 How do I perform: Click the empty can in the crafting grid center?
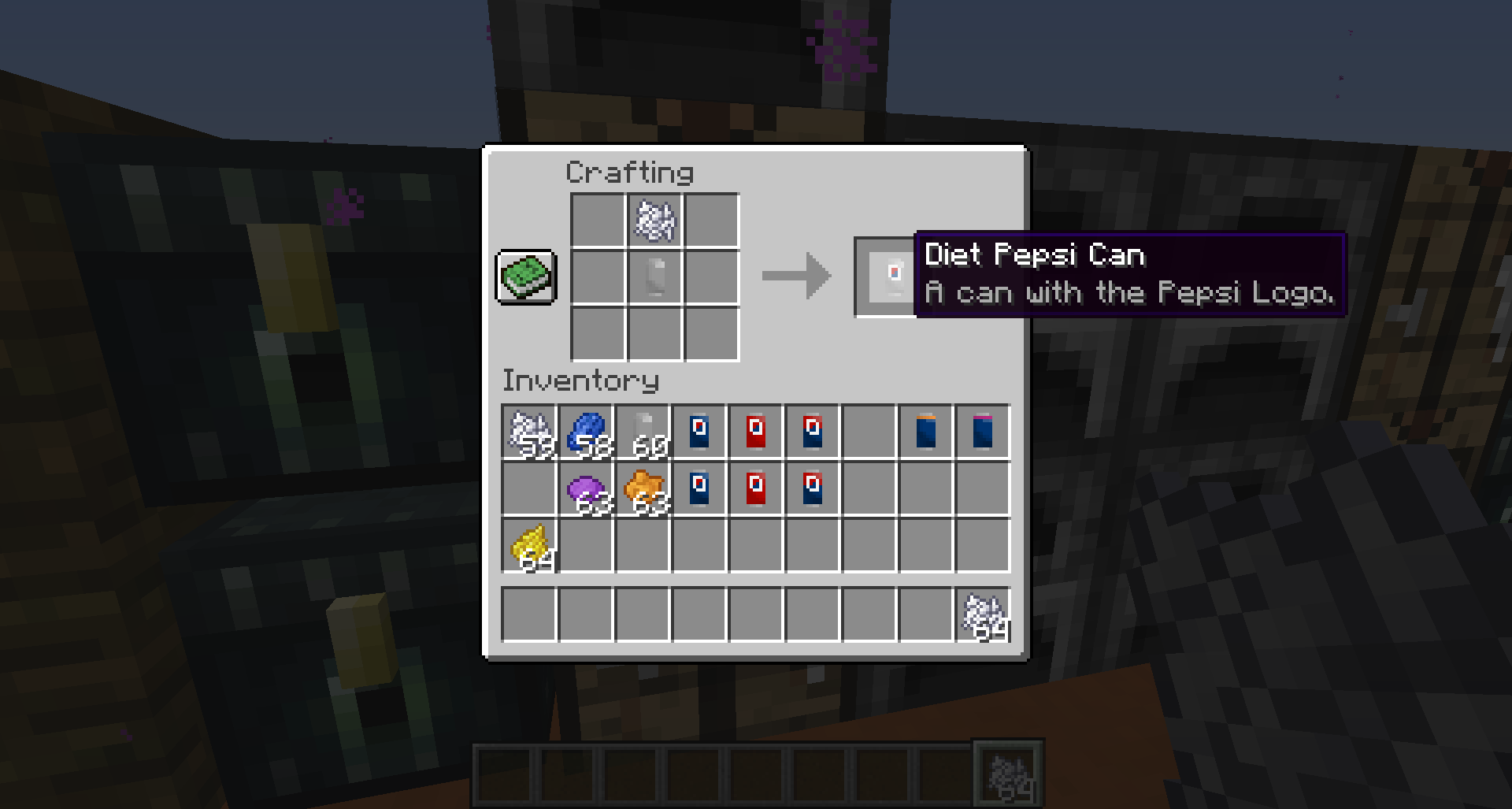(654, 278)
